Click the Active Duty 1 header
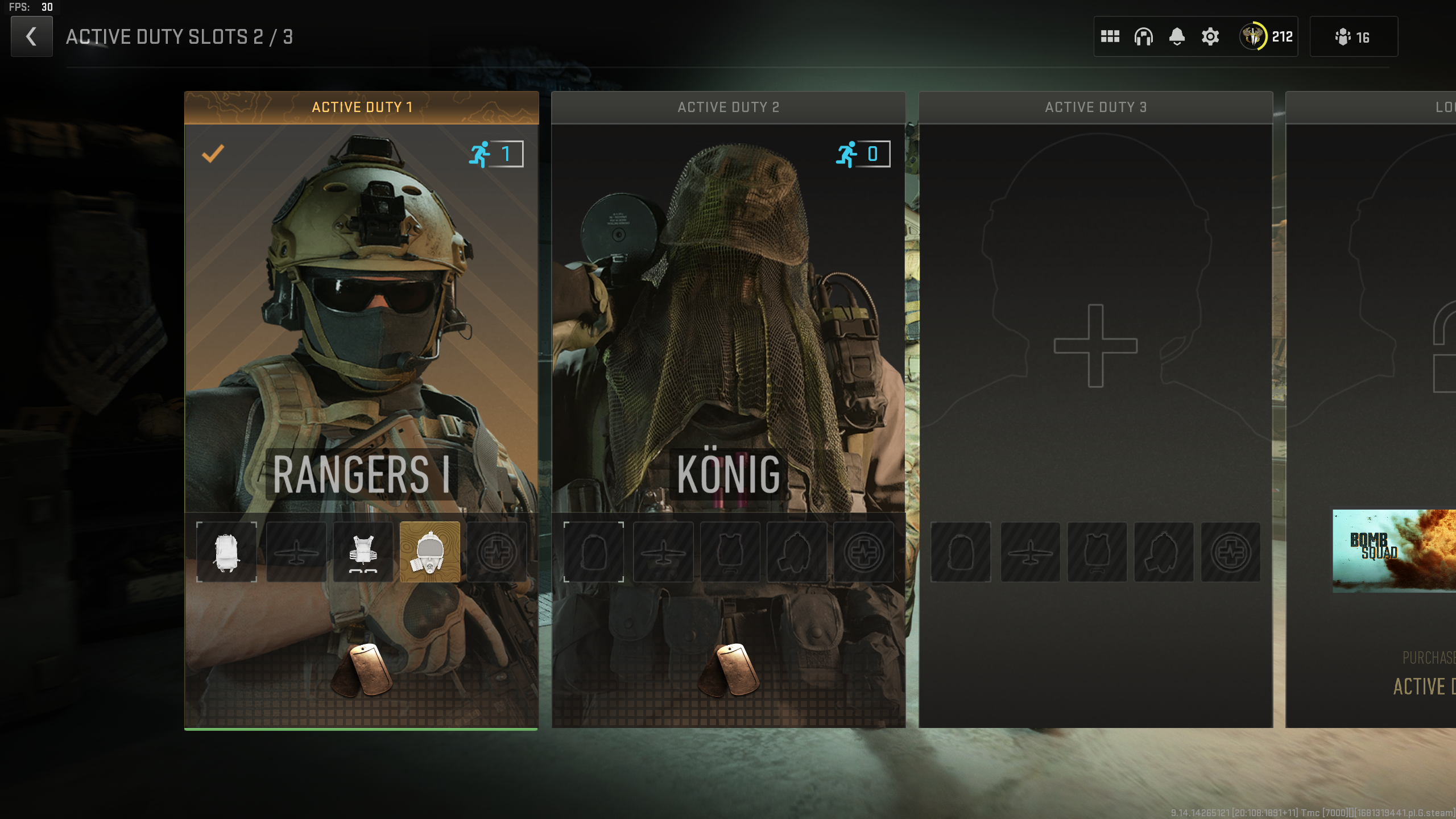Screen dimensions: 1456x819 (x=361, y=107)
